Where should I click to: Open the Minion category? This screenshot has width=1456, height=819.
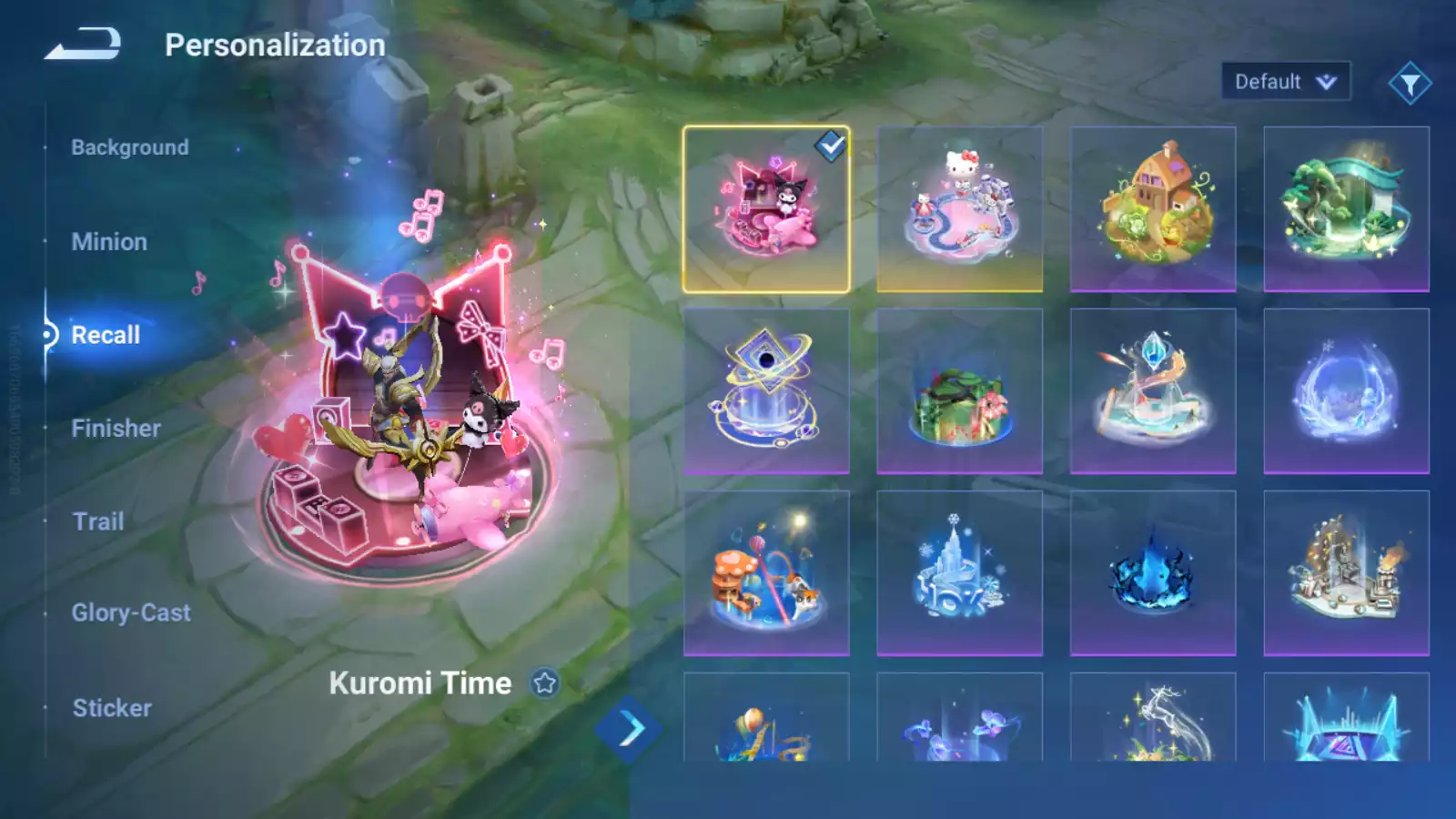click(109, 242)
